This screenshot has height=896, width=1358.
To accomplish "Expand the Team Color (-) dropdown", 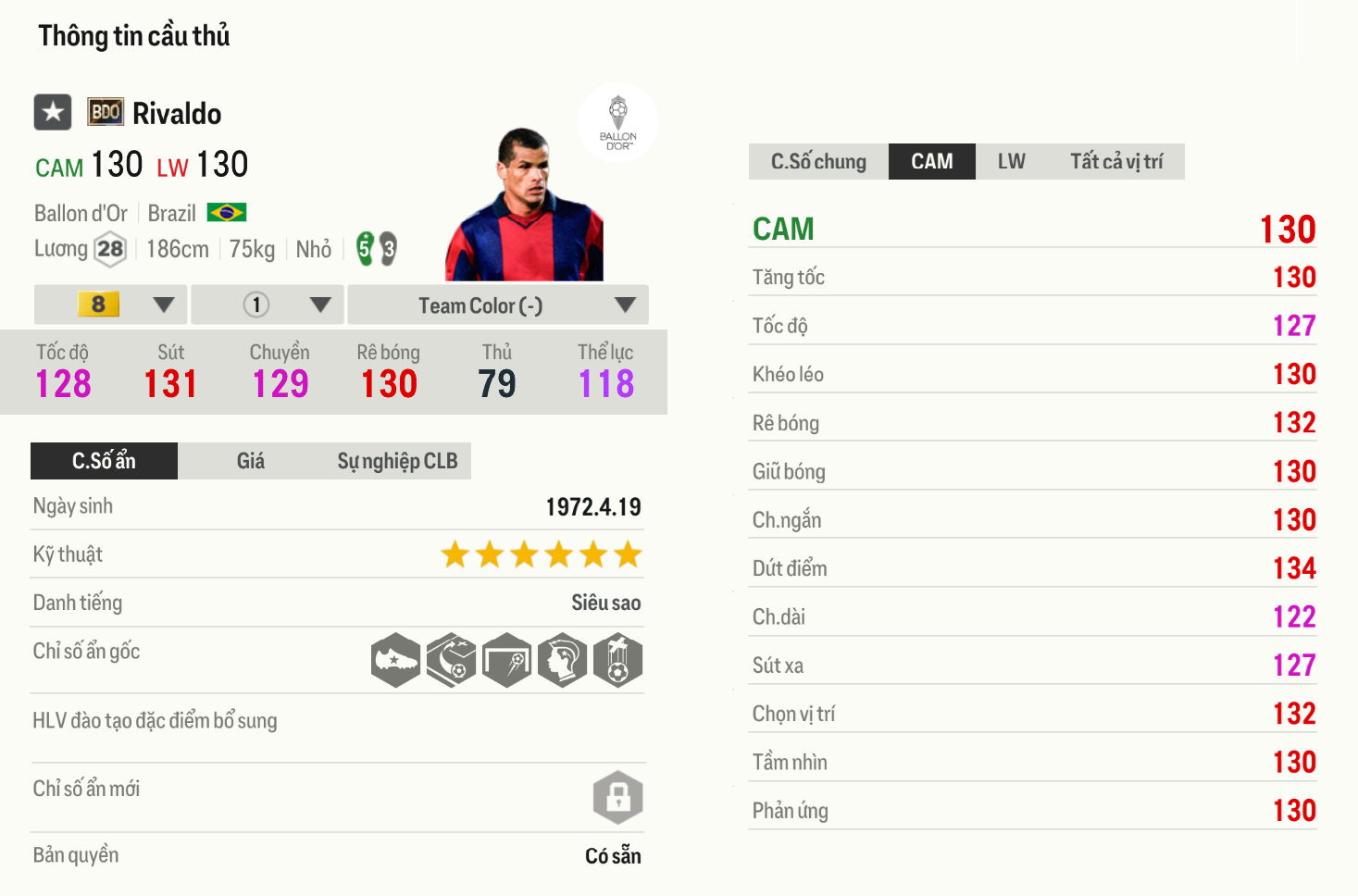I will point(497,305).
